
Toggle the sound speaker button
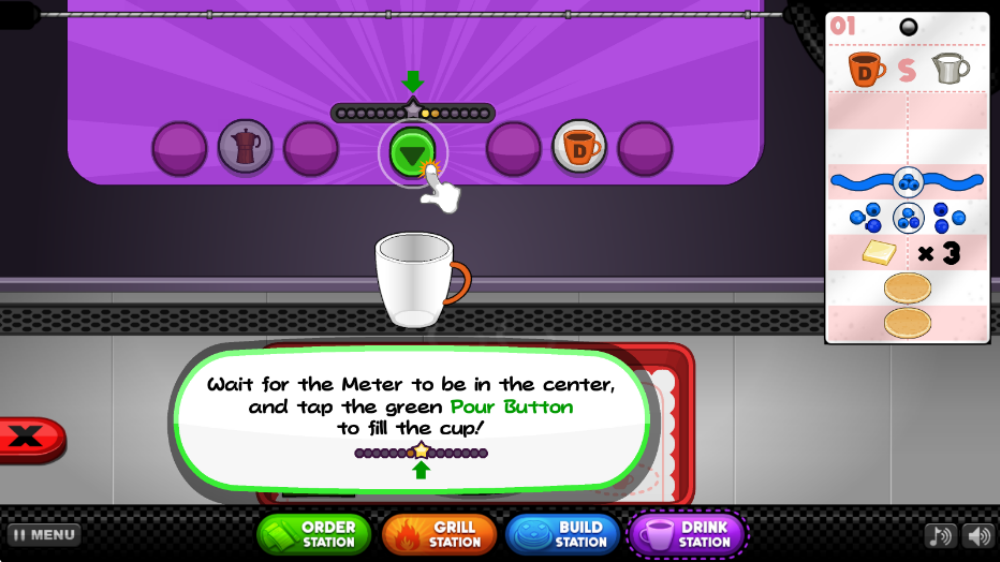[x=977, y=536]
